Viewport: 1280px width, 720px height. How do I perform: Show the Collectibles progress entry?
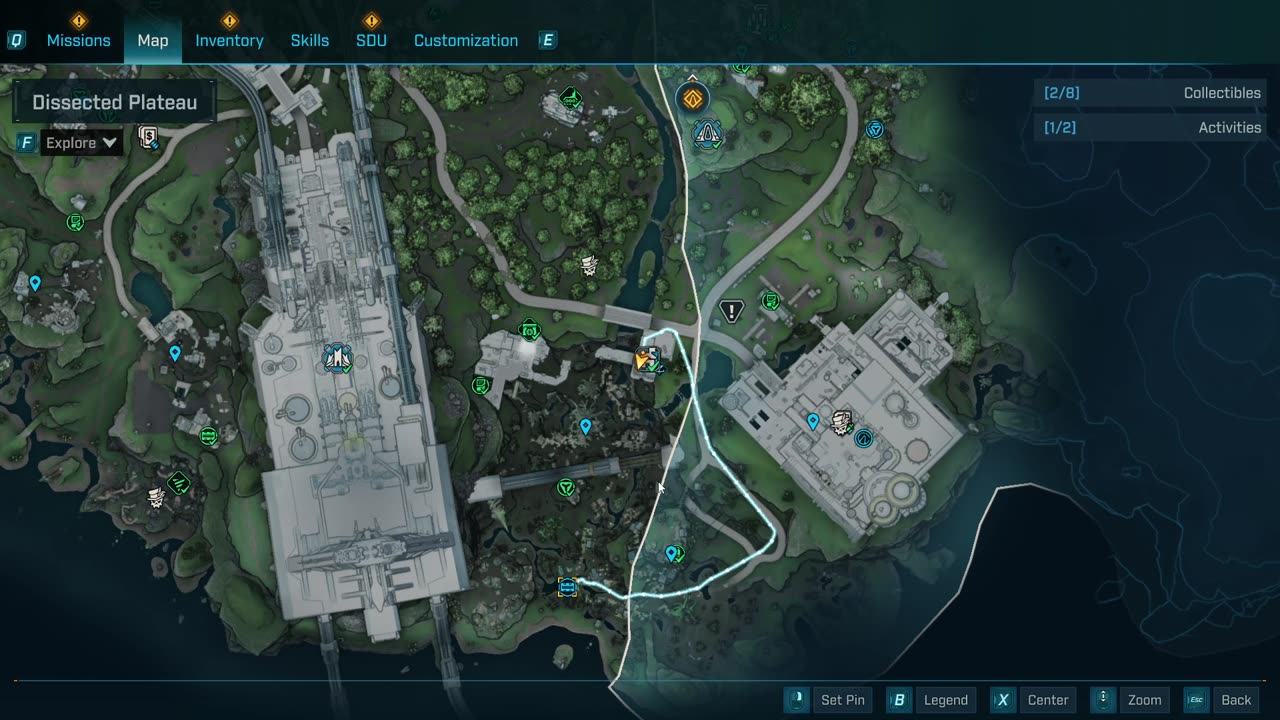(1151, 93)
